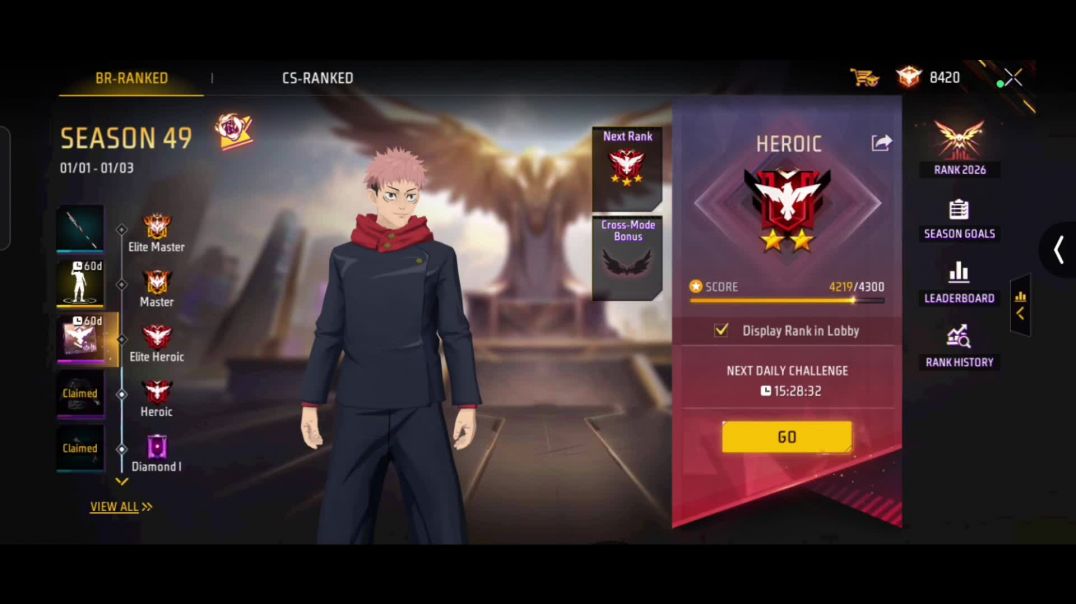The image size is (1076, 604).
Task: Open the shopping cart icon
Action: (x=863, y=77)
